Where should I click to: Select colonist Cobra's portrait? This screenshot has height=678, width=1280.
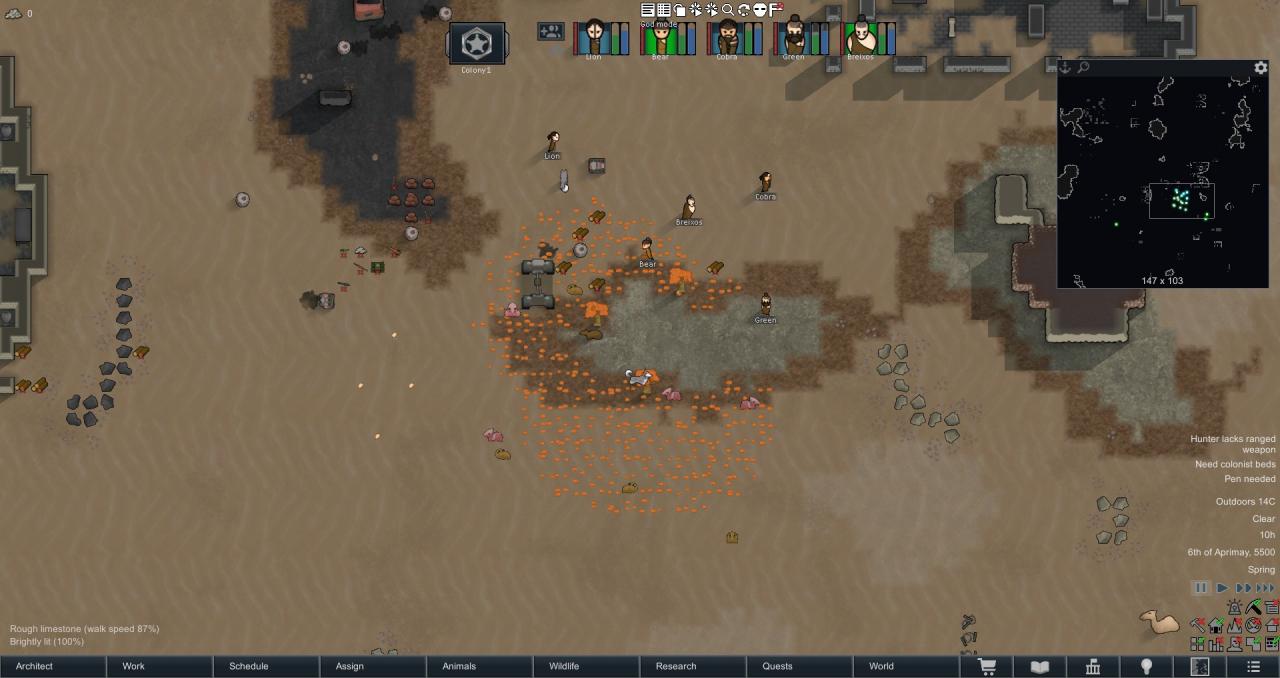pyautogui.click(x=727, y=38)
